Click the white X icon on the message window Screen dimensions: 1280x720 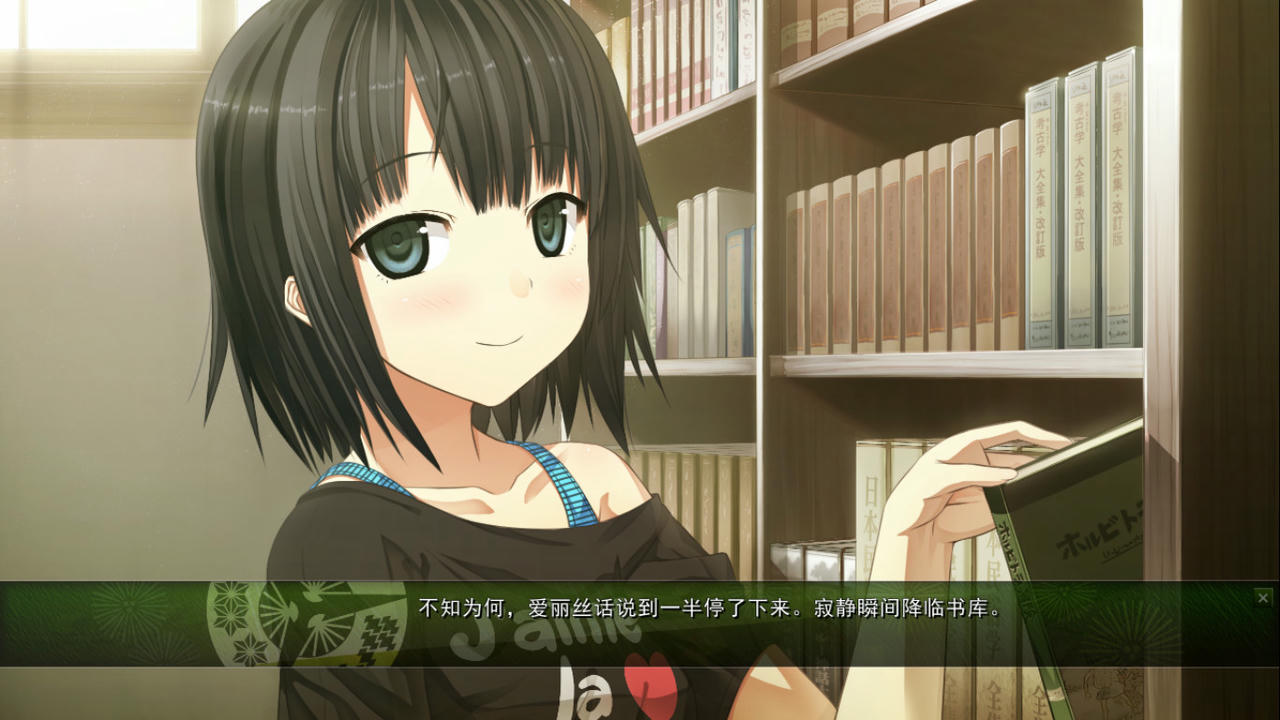pyautogui.click(x=1263, y=598)
